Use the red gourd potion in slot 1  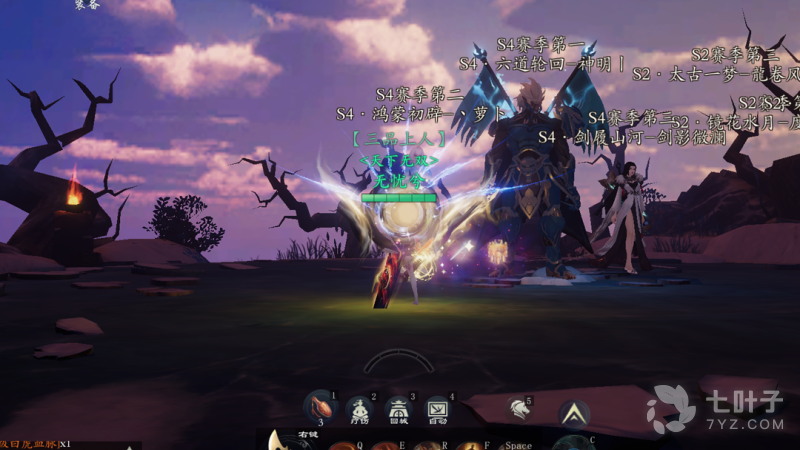[x=319, y=407]
